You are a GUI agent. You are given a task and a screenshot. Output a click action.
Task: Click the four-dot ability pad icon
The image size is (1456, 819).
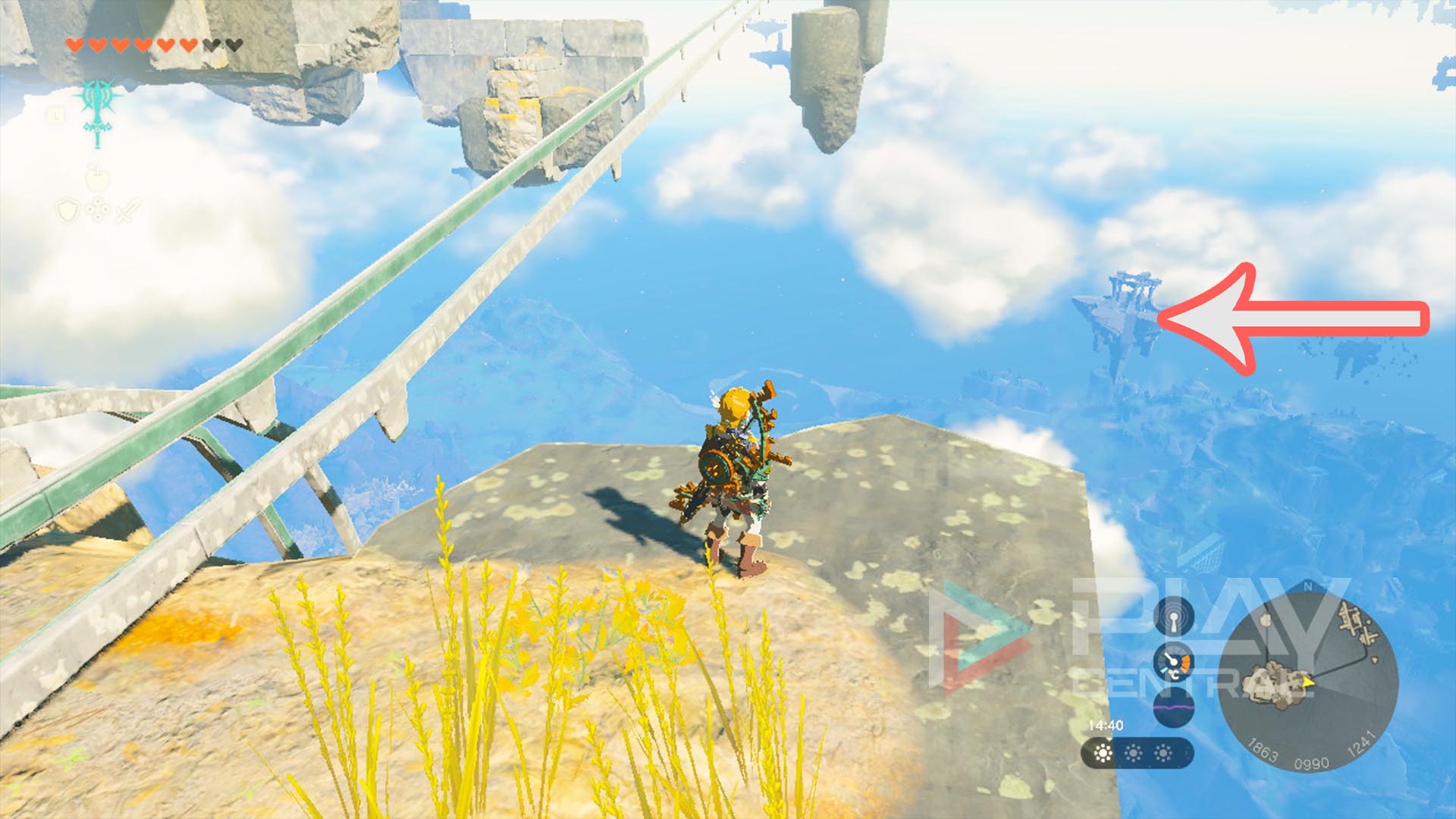coord(99,209)
